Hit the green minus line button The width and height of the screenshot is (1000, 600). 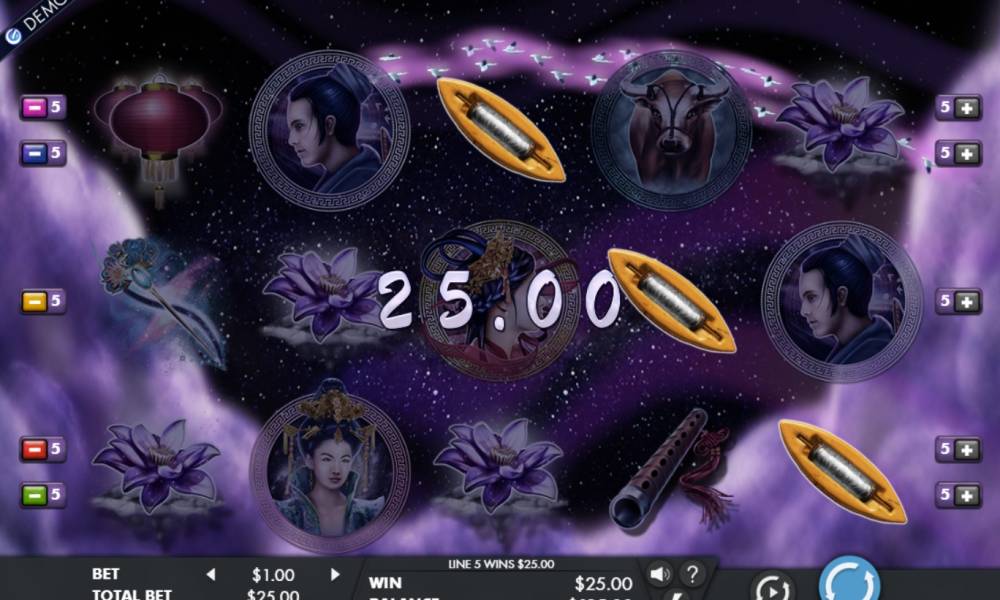pyautogui.click(x=34, y=495)
